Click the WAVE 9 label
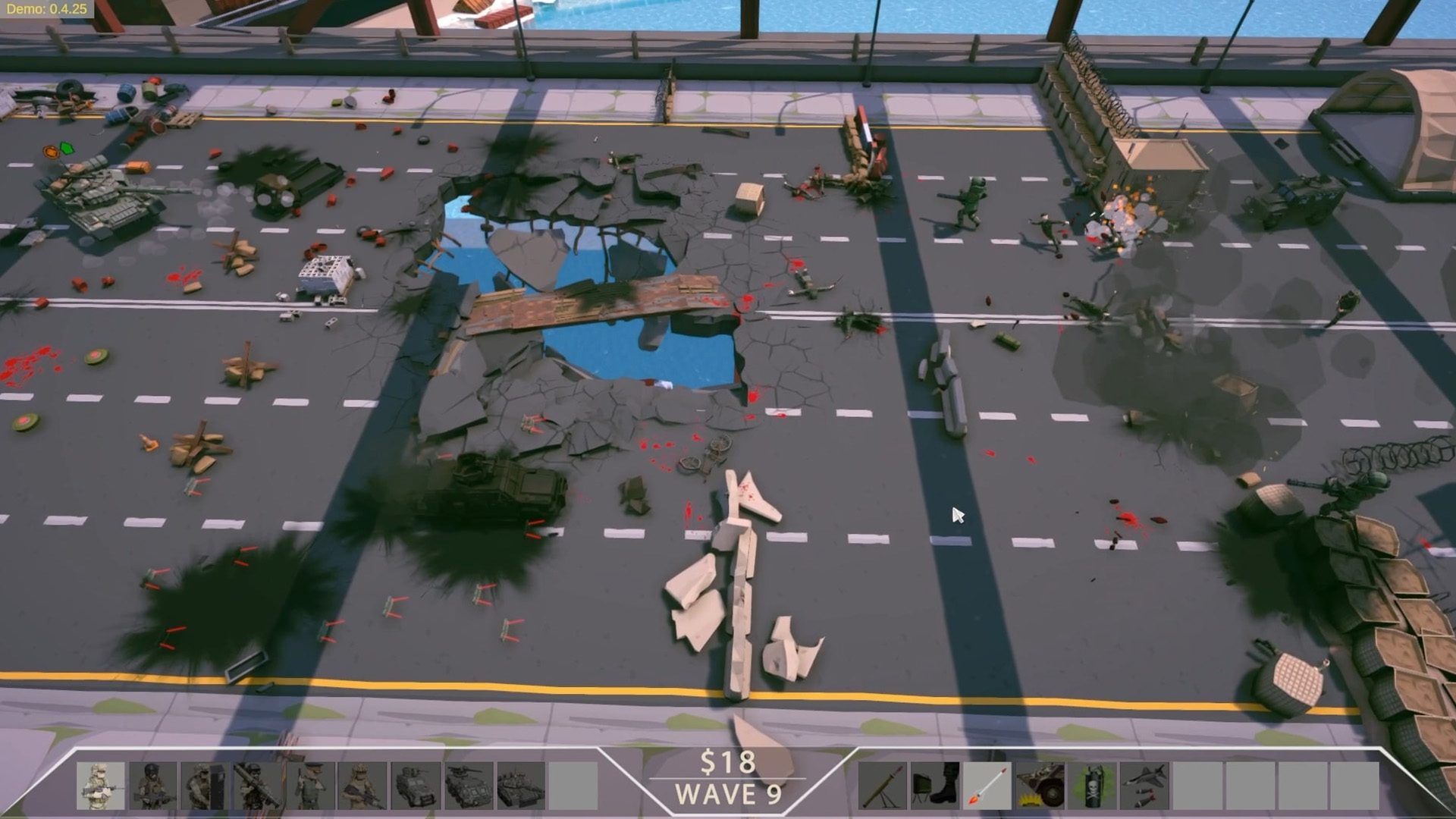This screenshot has height=819, width=1456. [730, 795]
